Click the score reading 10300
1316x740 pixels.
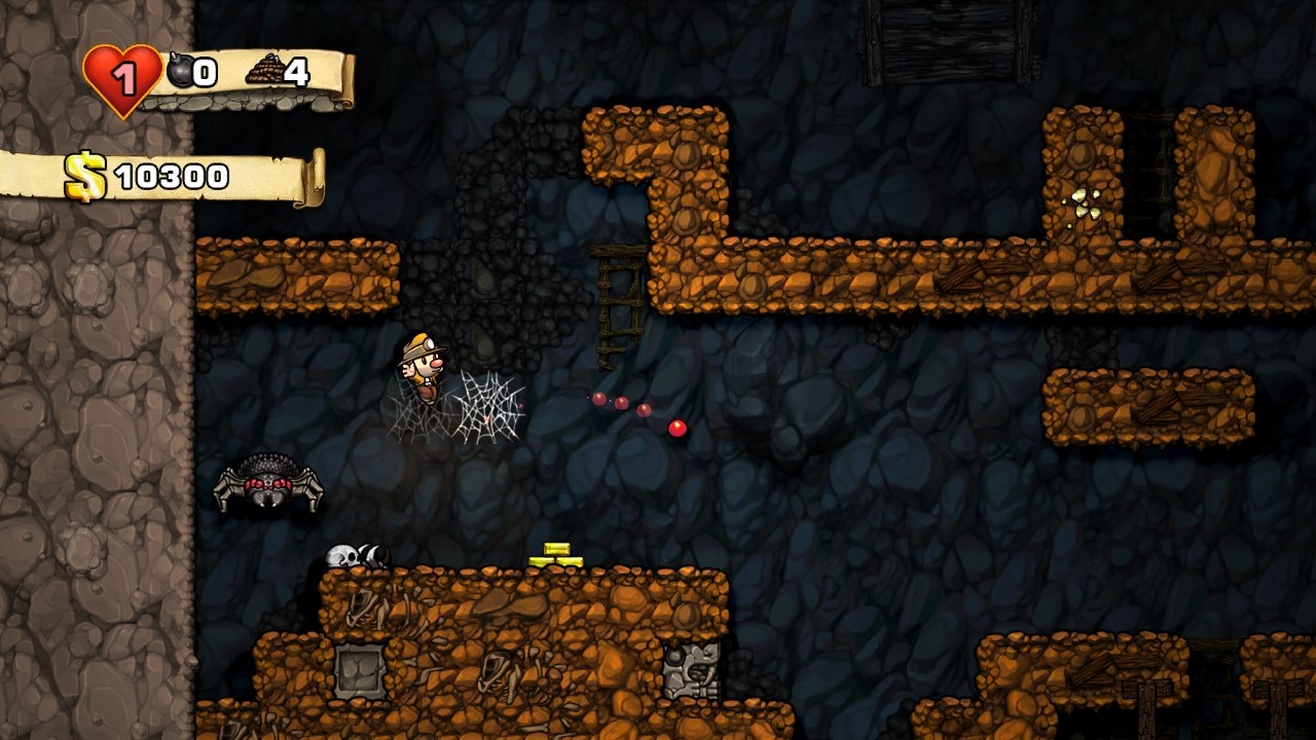[x=172, y=174]
